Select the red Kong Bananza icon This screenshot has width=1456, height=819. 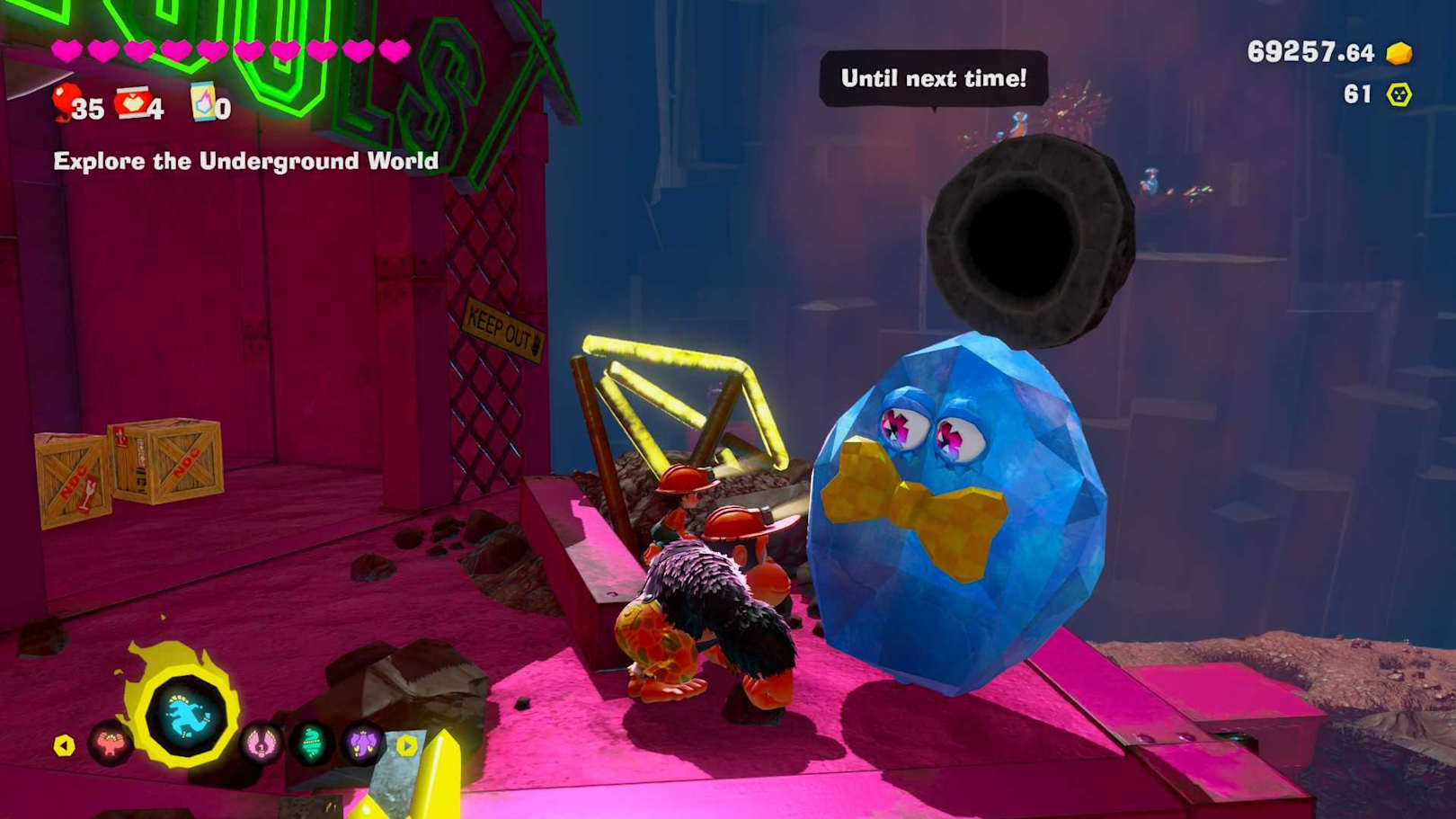110,743
